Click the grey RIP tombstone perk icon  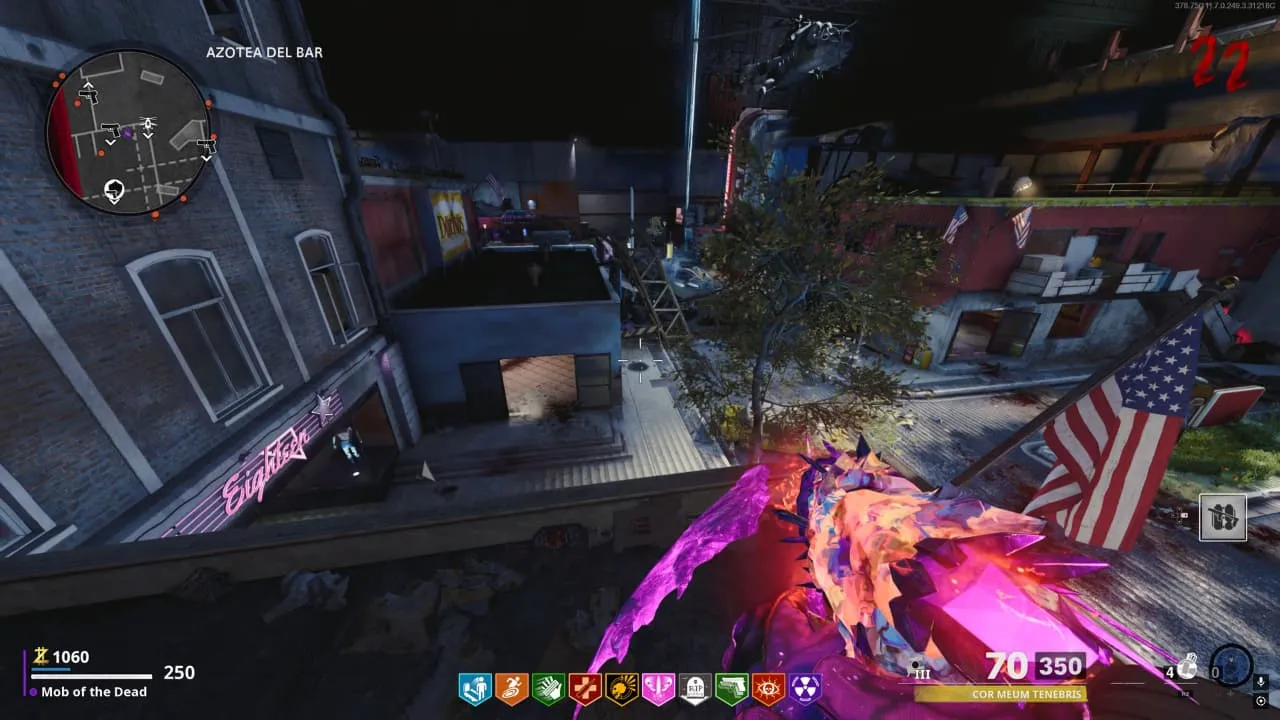(x=695, y=688)
